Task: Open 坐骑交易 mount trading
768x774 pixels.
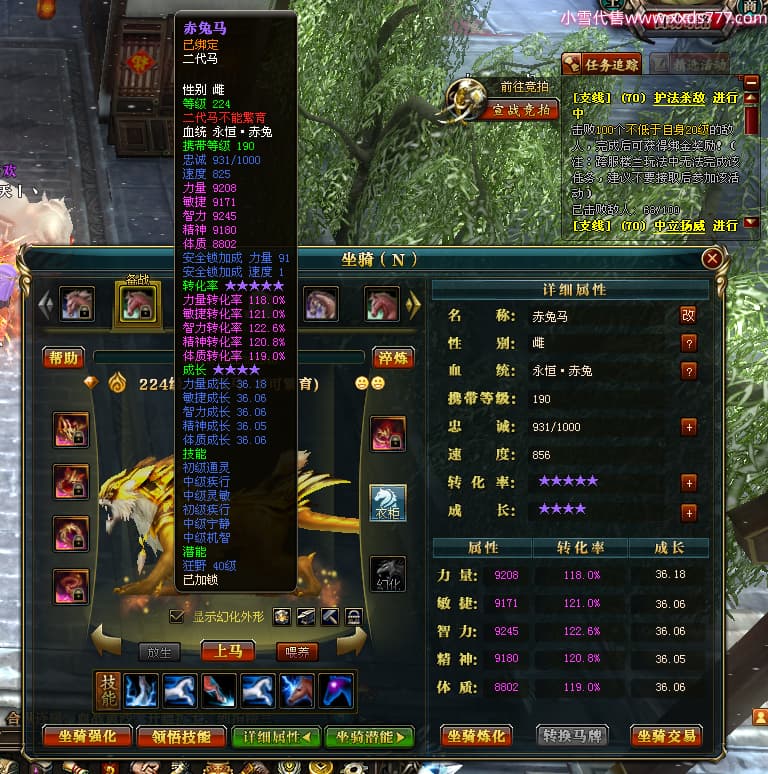Action: pyautogui.click(x=665, y=737)
